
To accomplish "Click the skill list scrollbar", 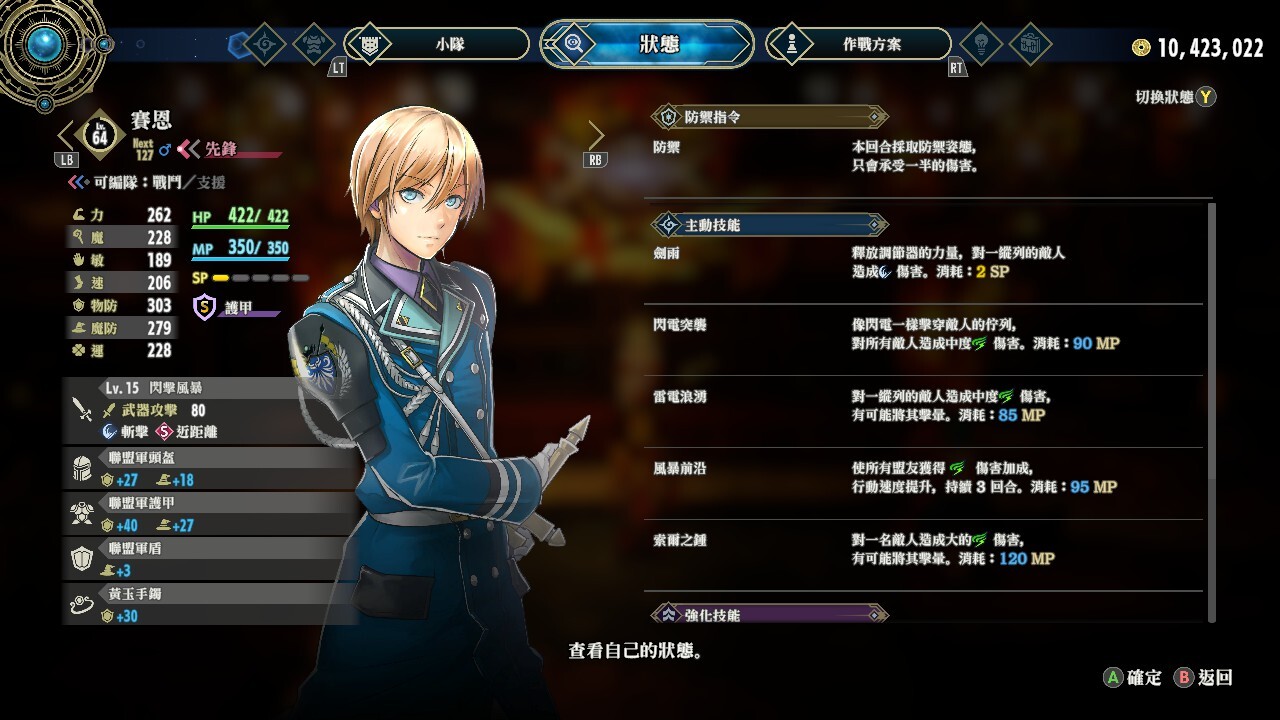I will click(1212, 410).
